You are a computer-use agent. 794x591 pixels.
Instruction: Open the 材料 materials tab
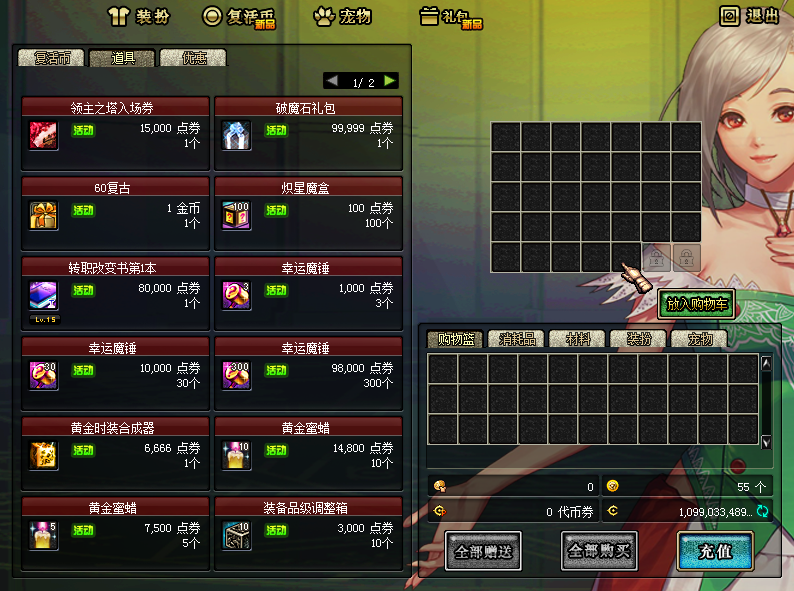click(577, 339)
